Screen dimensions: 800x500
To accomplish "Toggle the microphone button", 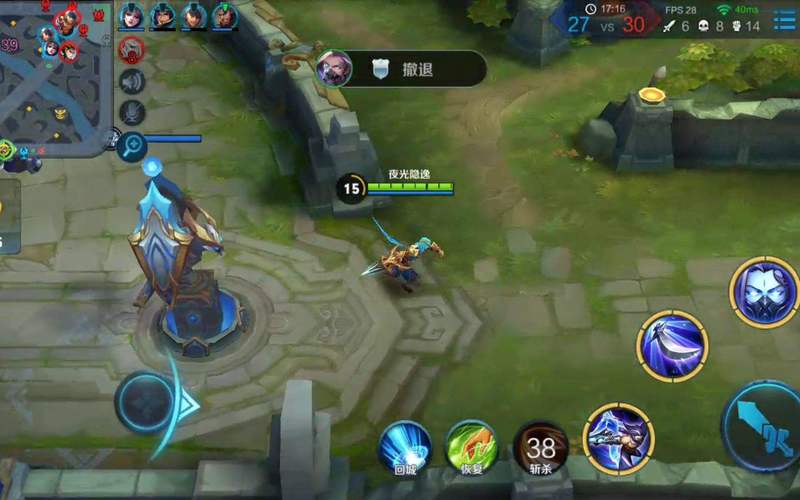I will click(131, 113).
